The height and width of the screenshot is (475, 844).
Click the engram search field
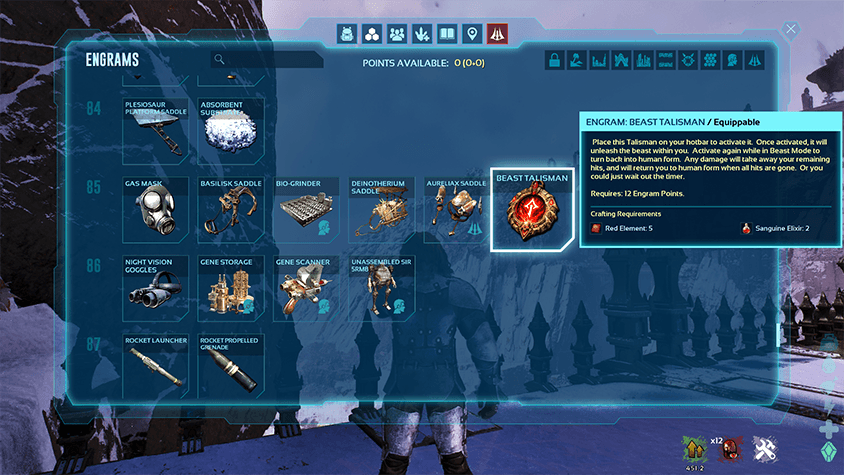[x=270, y=60]
